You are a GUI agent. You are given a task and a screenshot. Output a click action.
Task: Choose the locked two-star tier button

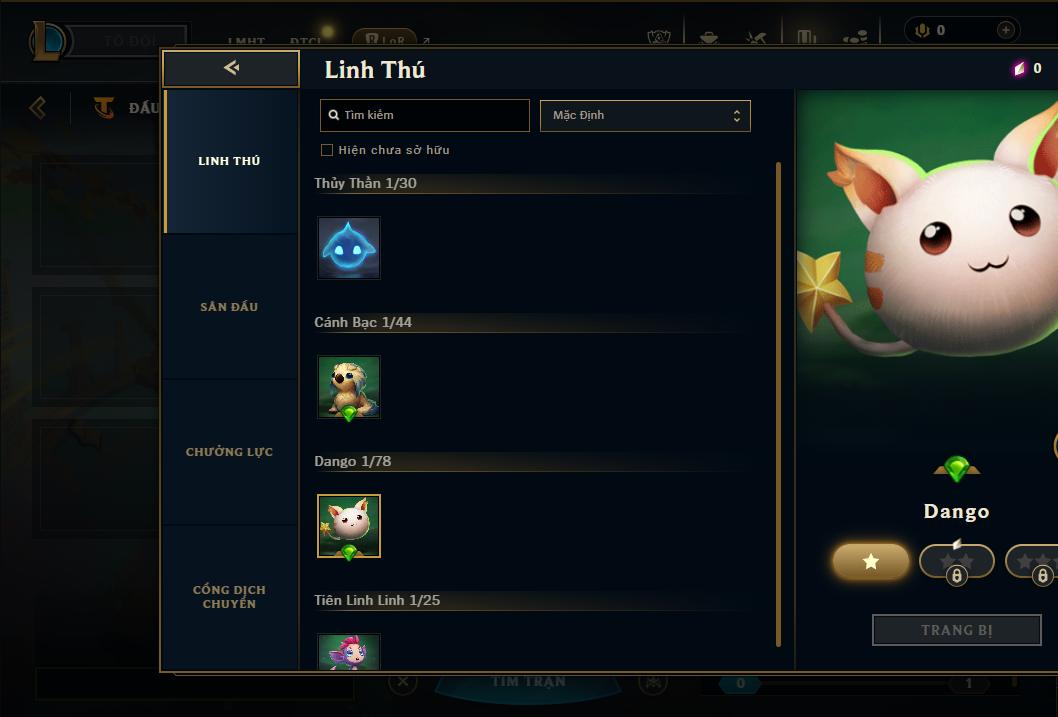coord(956,562)
